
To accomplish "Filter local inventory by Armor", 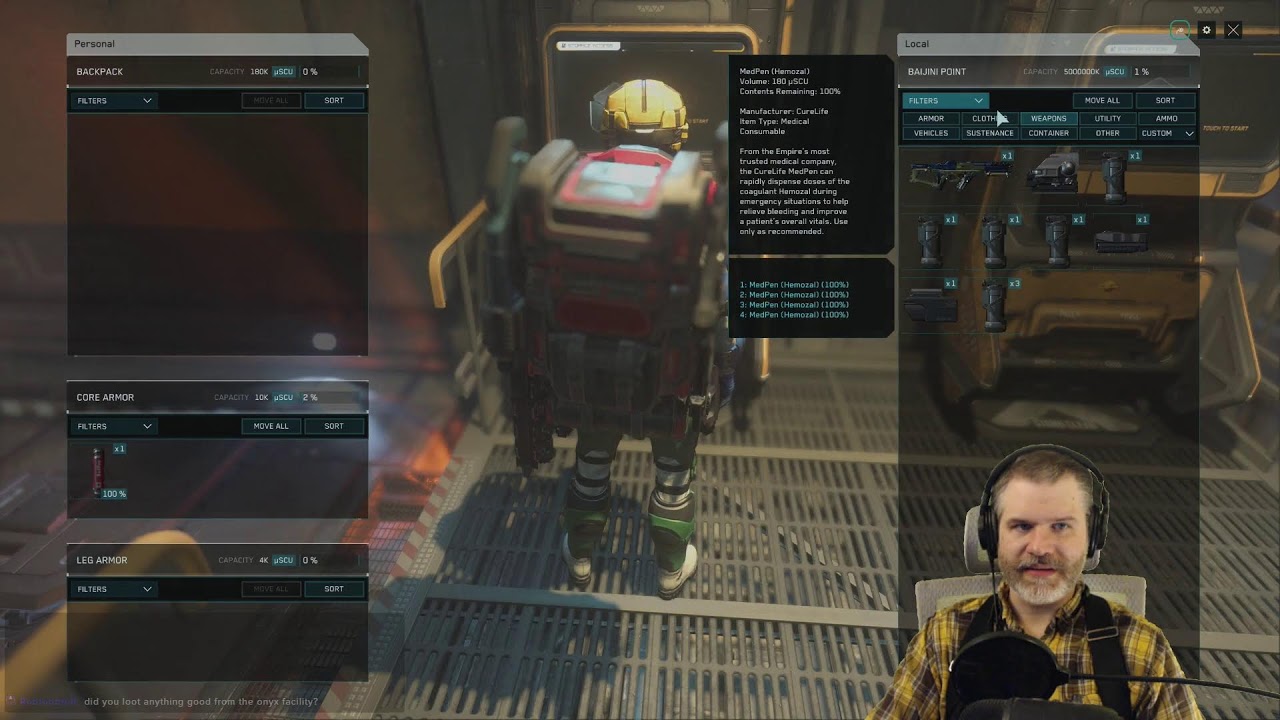I will click(930, 118).
